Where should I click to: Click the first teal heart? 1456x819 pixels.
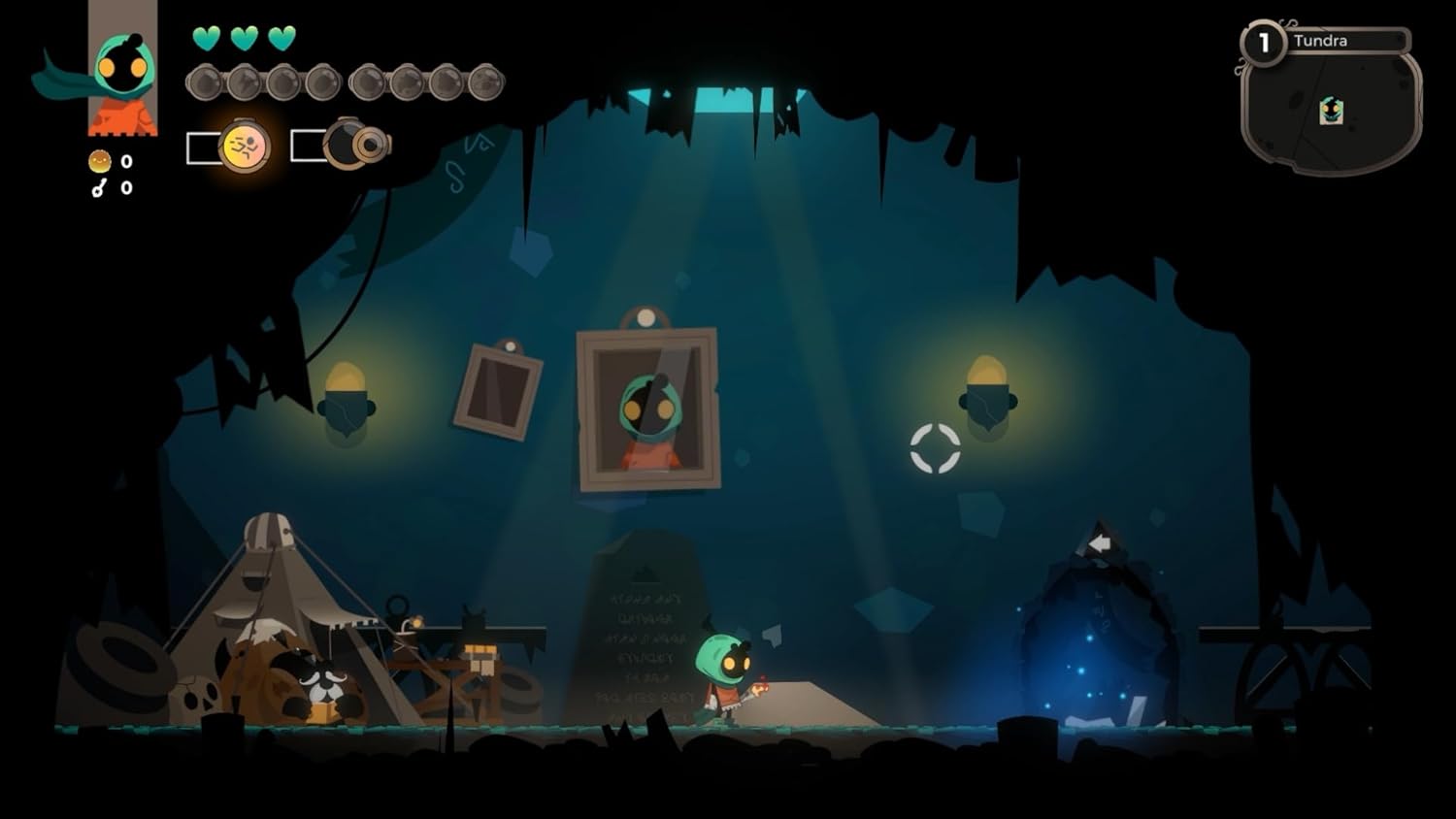click(x=206, y=39)
